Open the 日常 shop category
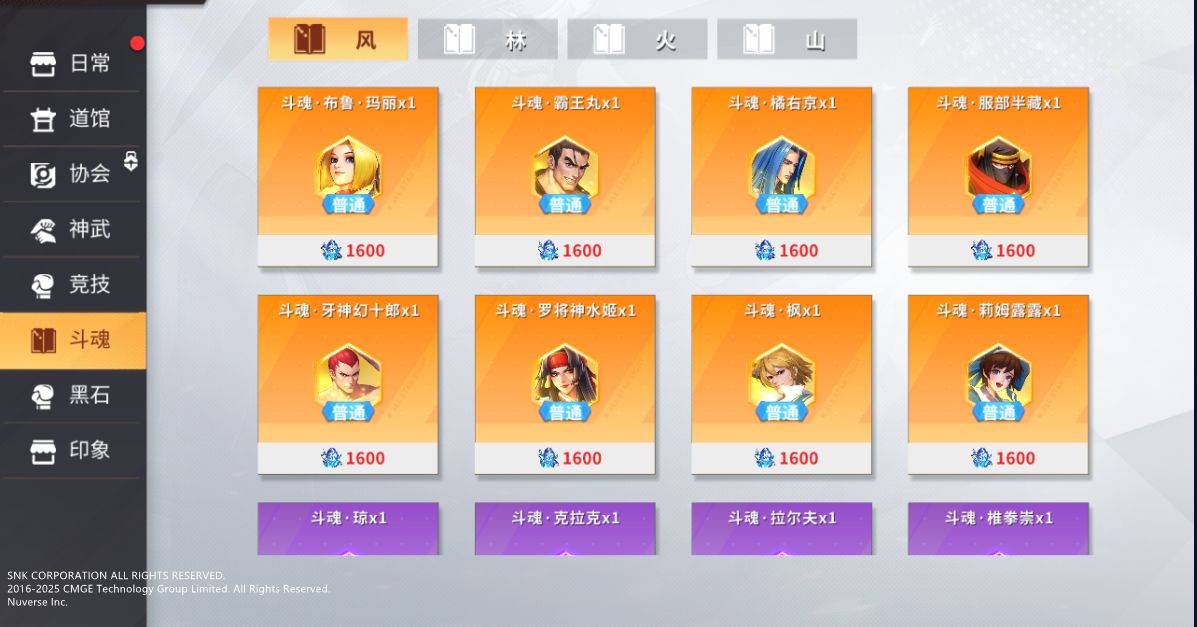The width and height of the screenshot is (1197, 627). coord(72,65)
